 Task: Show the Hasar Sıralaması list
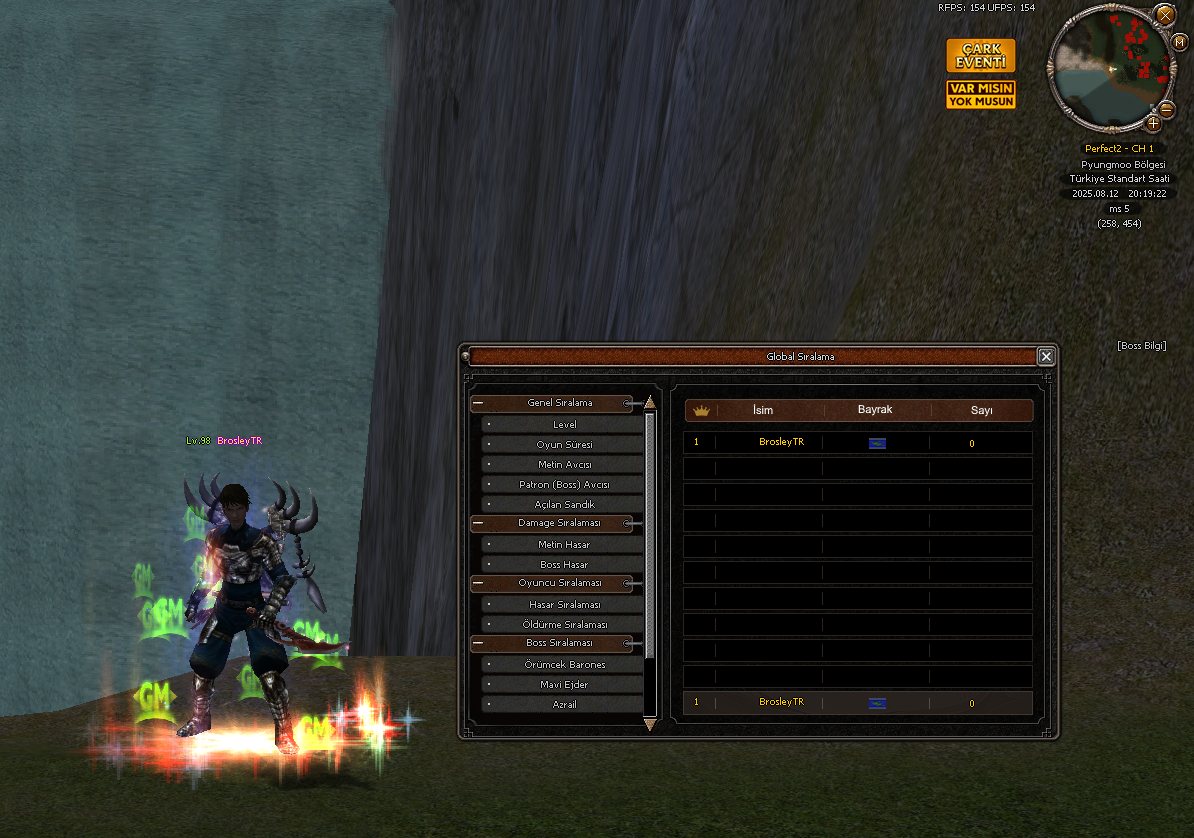click(x=564, y=604)
